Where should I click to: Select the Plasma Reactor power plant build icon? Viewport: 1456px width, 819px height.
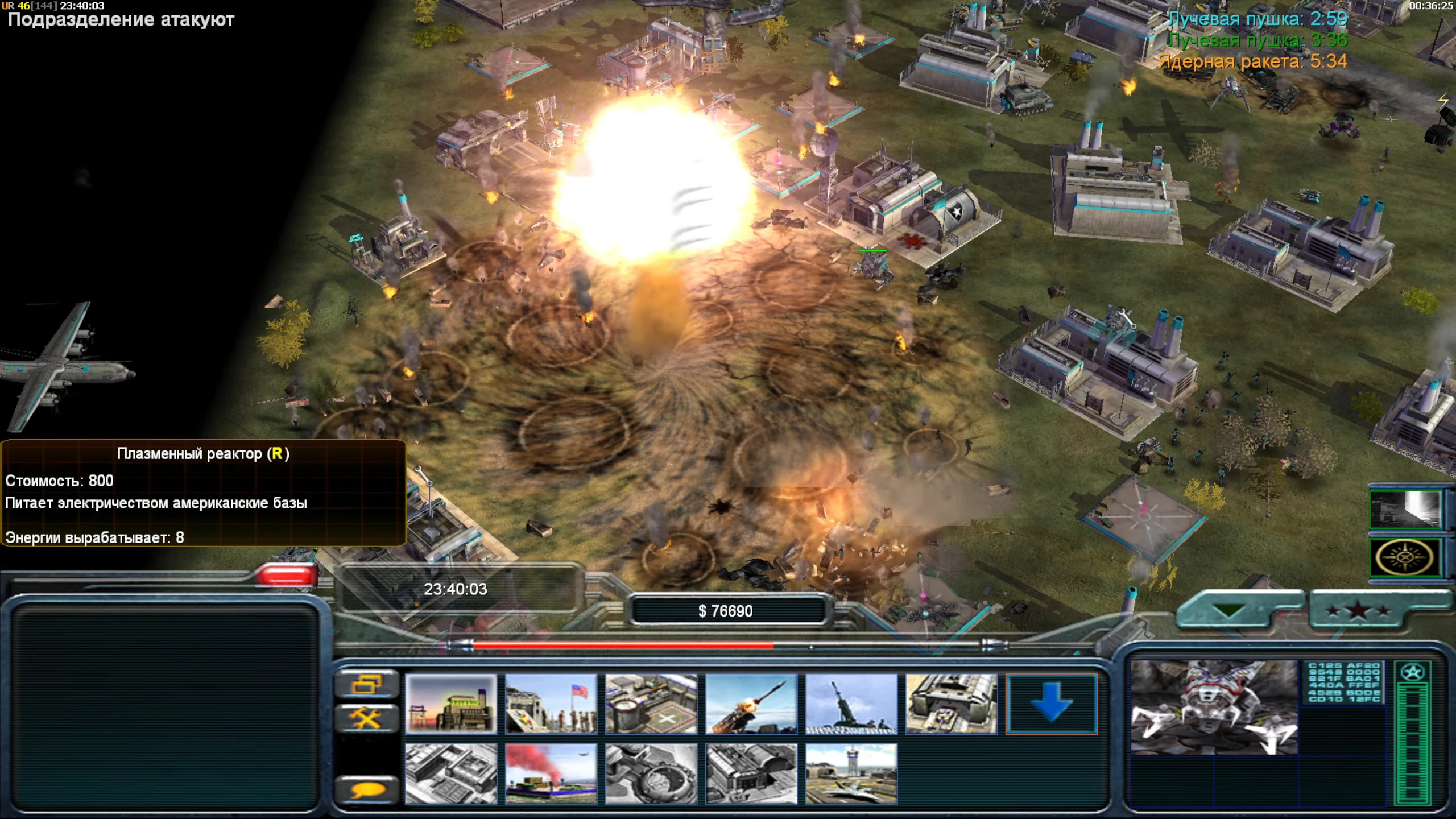[450, 704]
